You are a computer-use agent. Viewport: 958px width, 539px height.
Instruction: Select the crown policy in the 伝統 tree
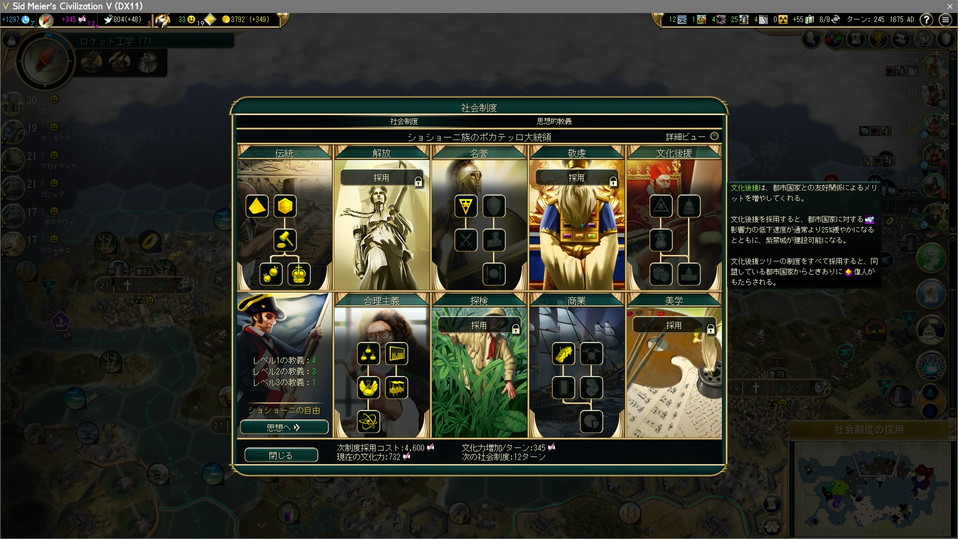coord(298,274)
